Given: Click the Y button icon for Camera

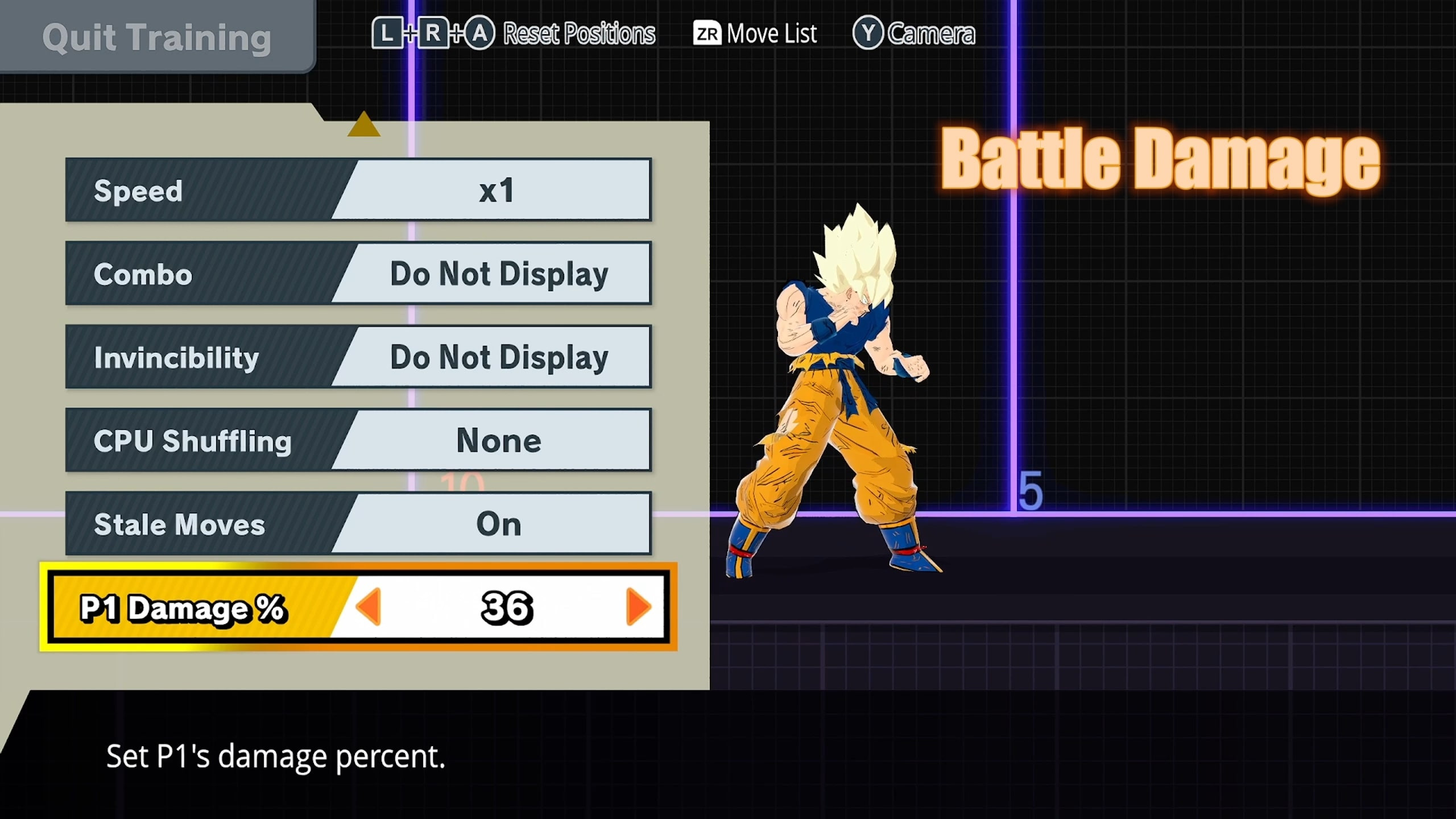Looking at the screenshot, I should click(x=867, y=33).
